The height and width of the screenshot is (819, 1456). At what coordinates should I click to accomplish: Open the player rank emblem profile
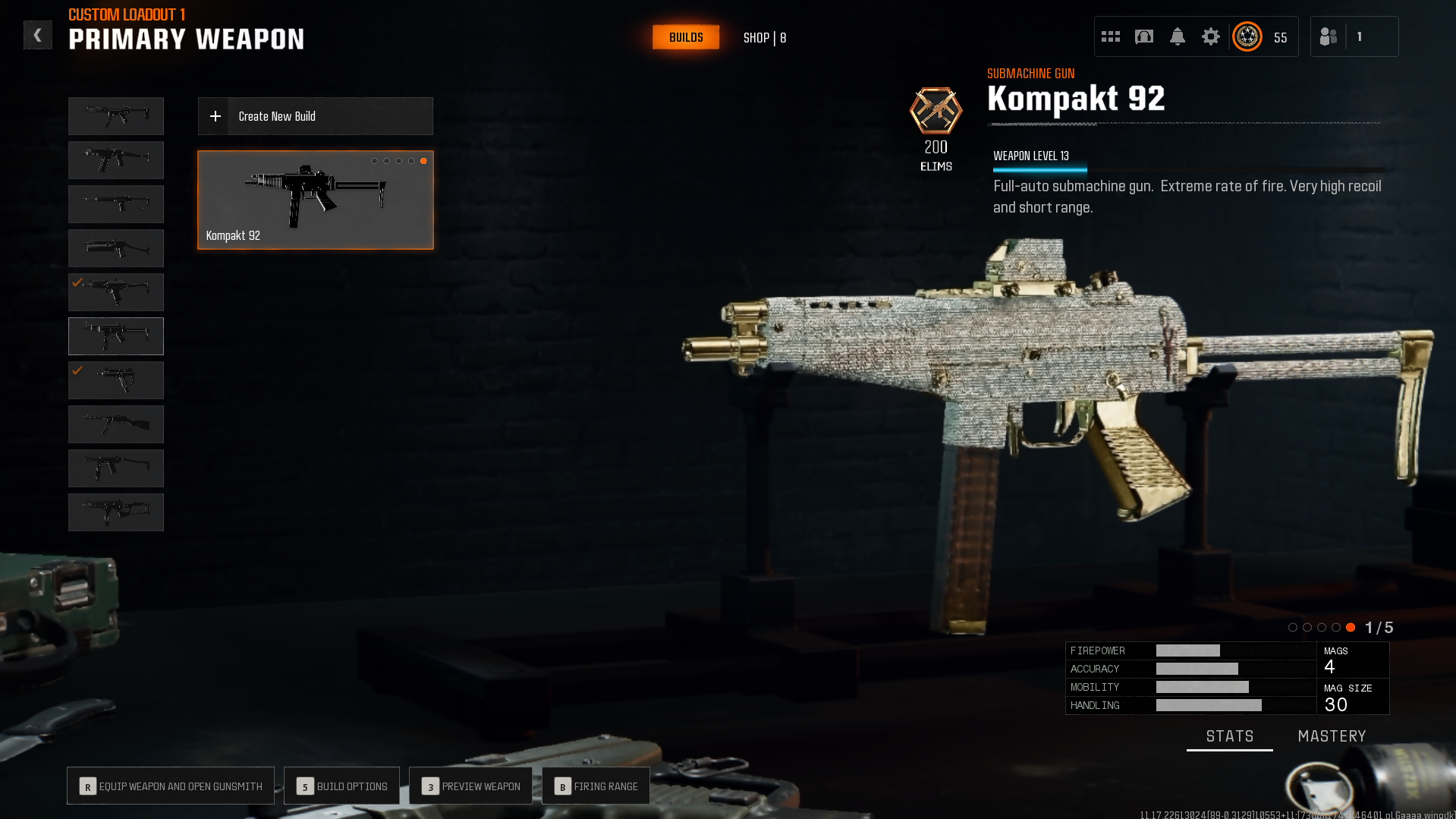tap(1247, 36)
